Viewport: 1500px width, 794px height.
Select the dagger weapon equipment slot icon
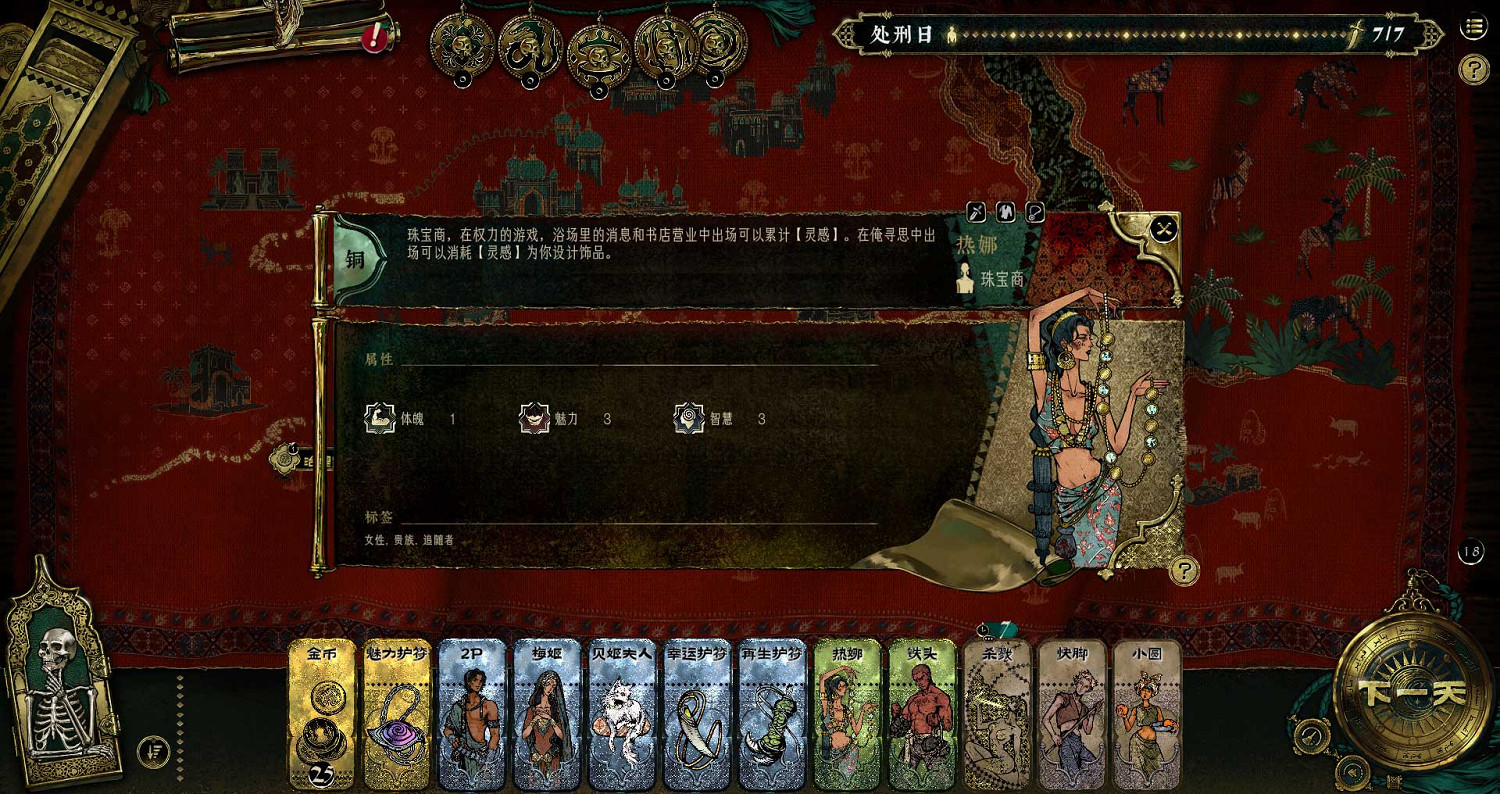pos(976,211)
